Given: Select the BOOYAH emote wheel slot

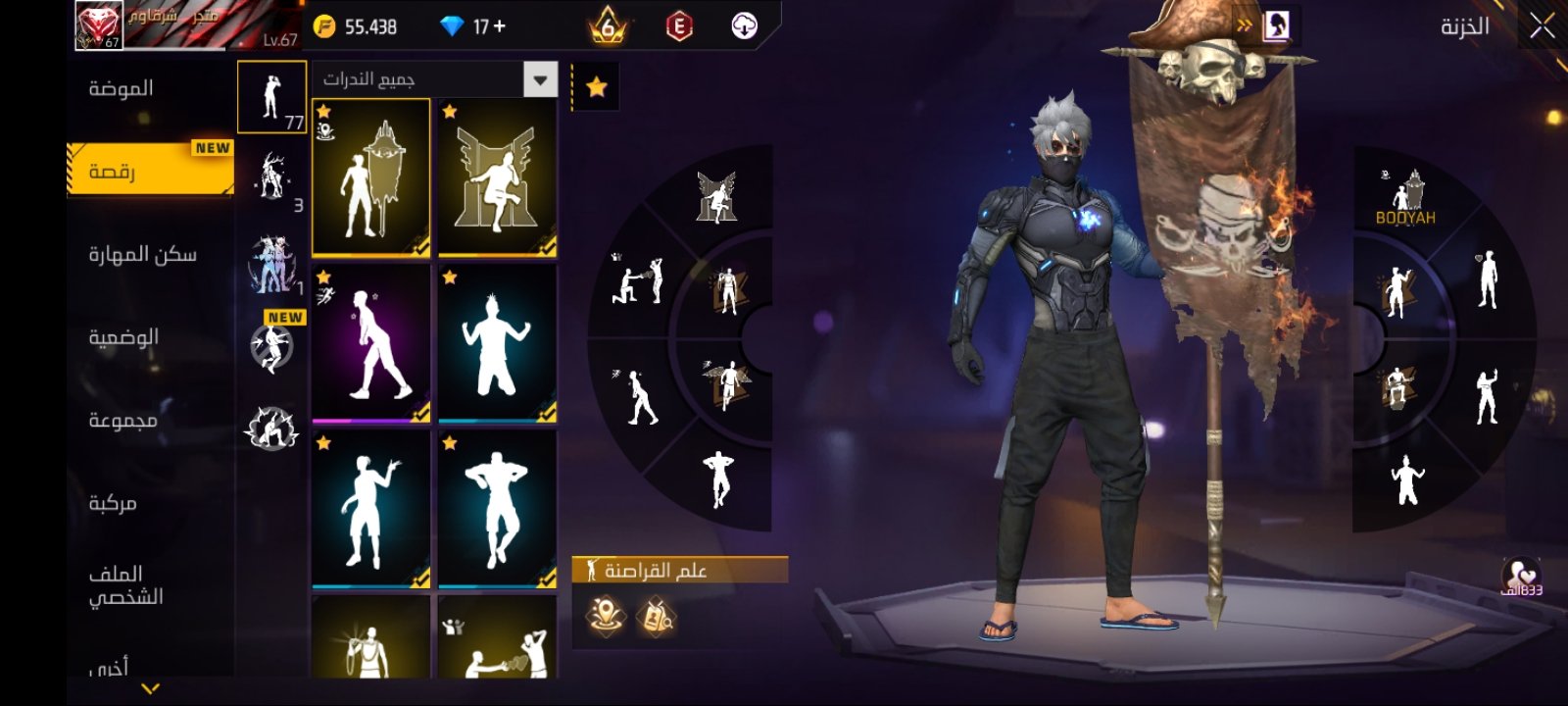Looking at the screenshot, I should point(1405,199).
